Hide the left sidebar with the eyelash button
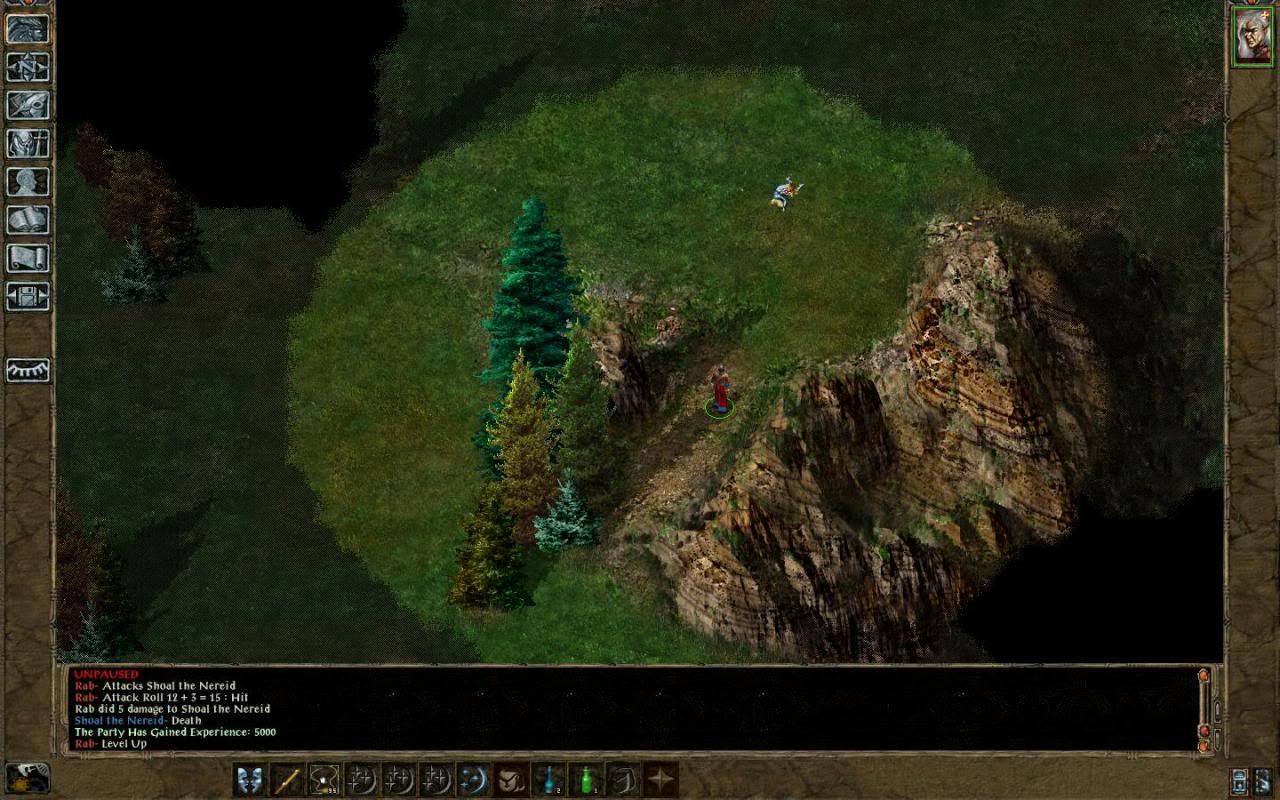 click(28, 370)
